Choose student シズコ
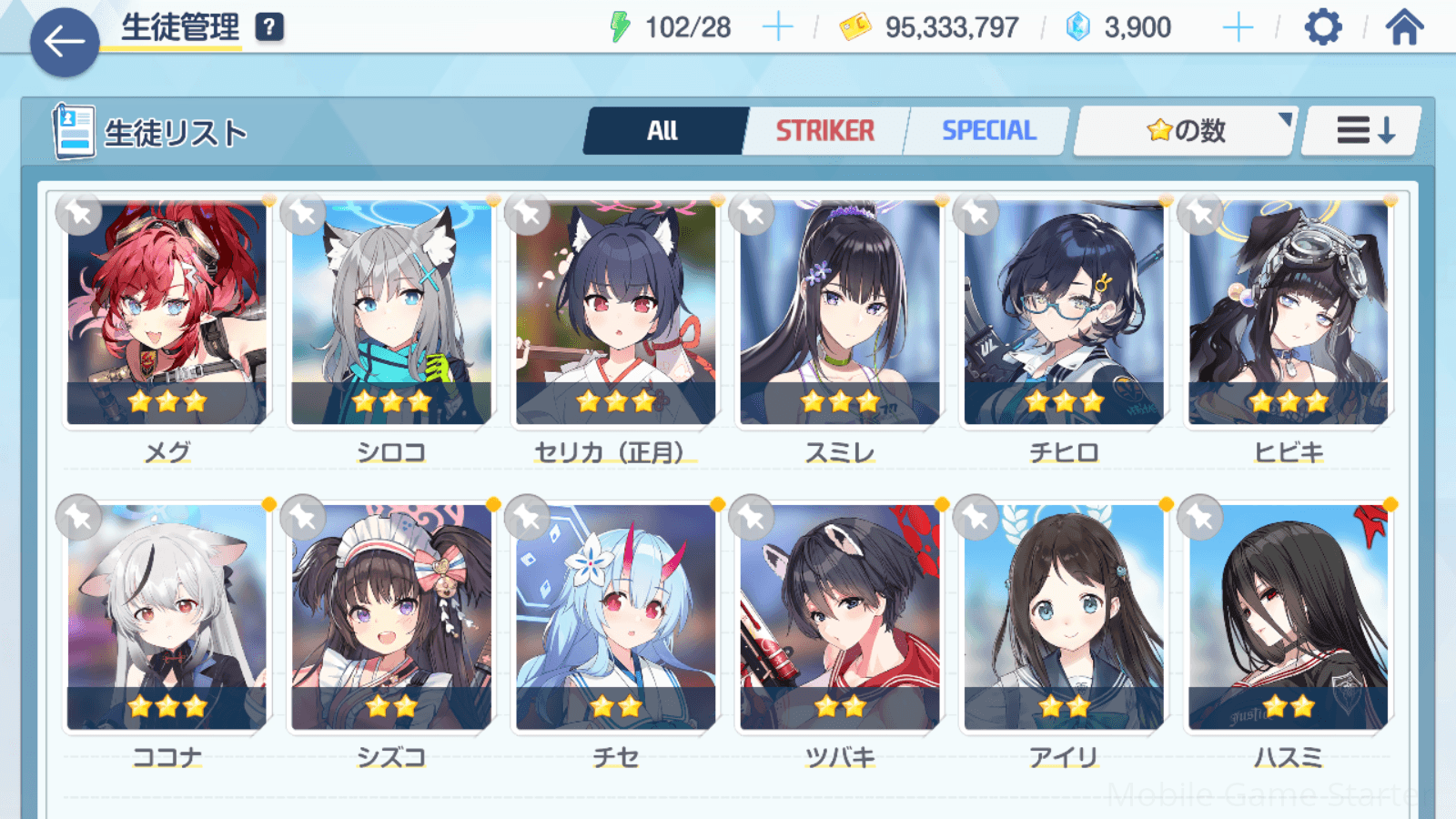This screenshot has width=1456, height=819. (391, 617)
